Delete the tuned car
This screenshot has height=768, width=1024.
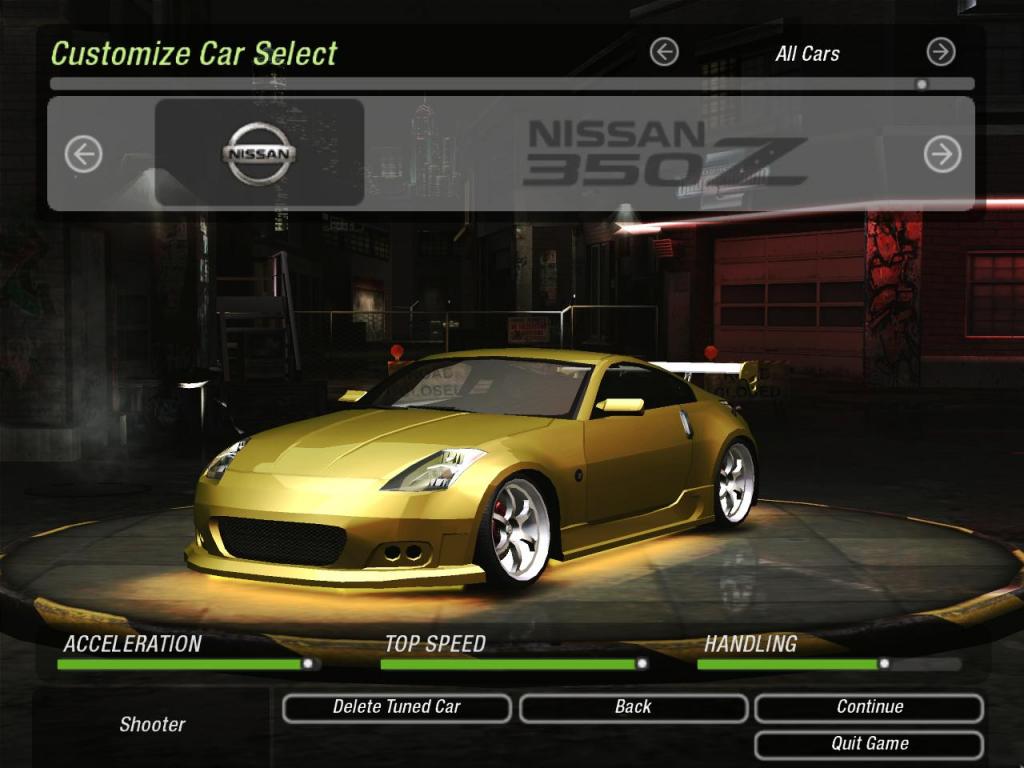(x=396, y=708)
